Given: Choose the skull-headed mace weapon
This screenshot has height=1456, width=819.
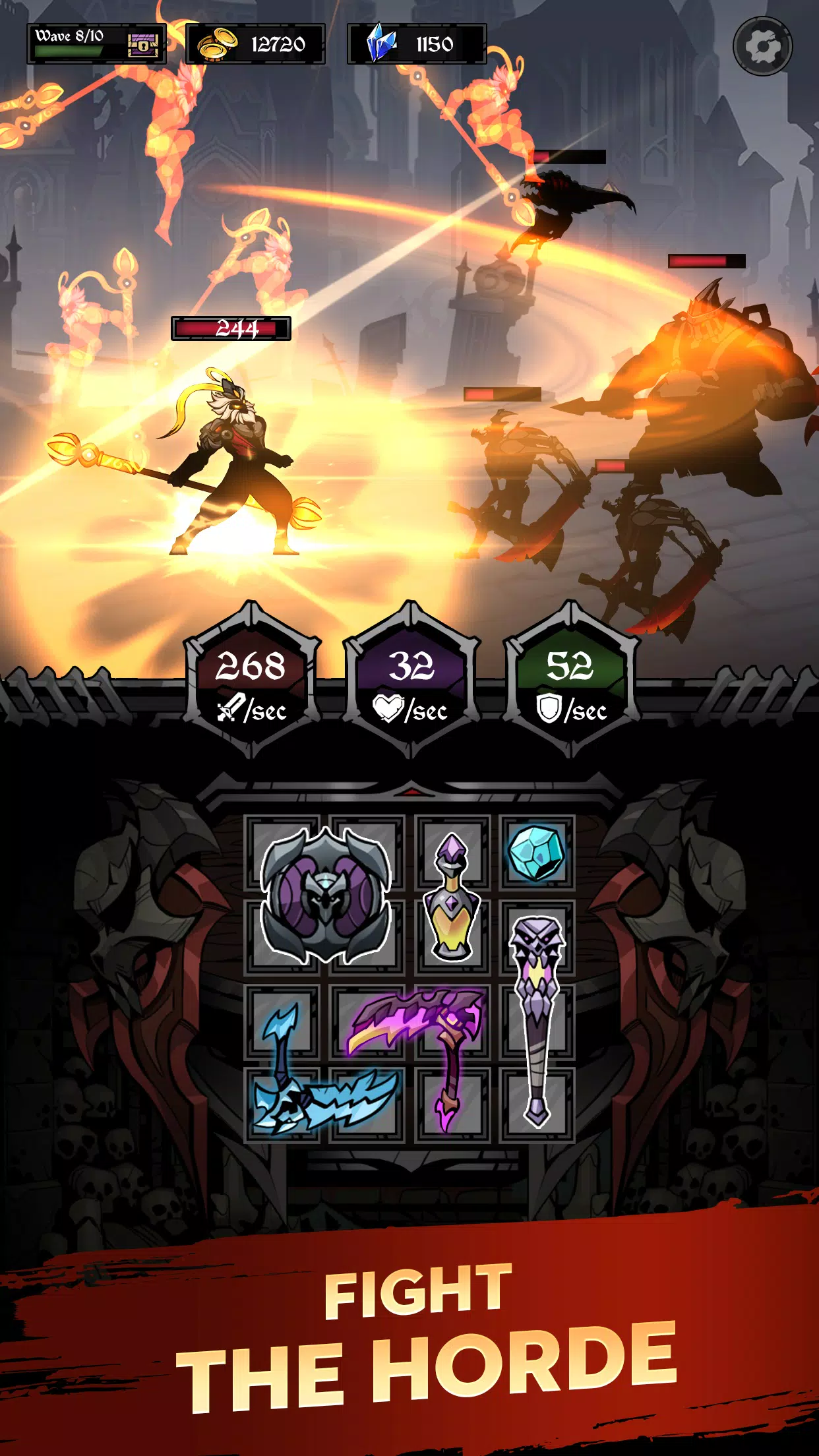Looking at the screenshot, I should click(x=537, y=1016).
